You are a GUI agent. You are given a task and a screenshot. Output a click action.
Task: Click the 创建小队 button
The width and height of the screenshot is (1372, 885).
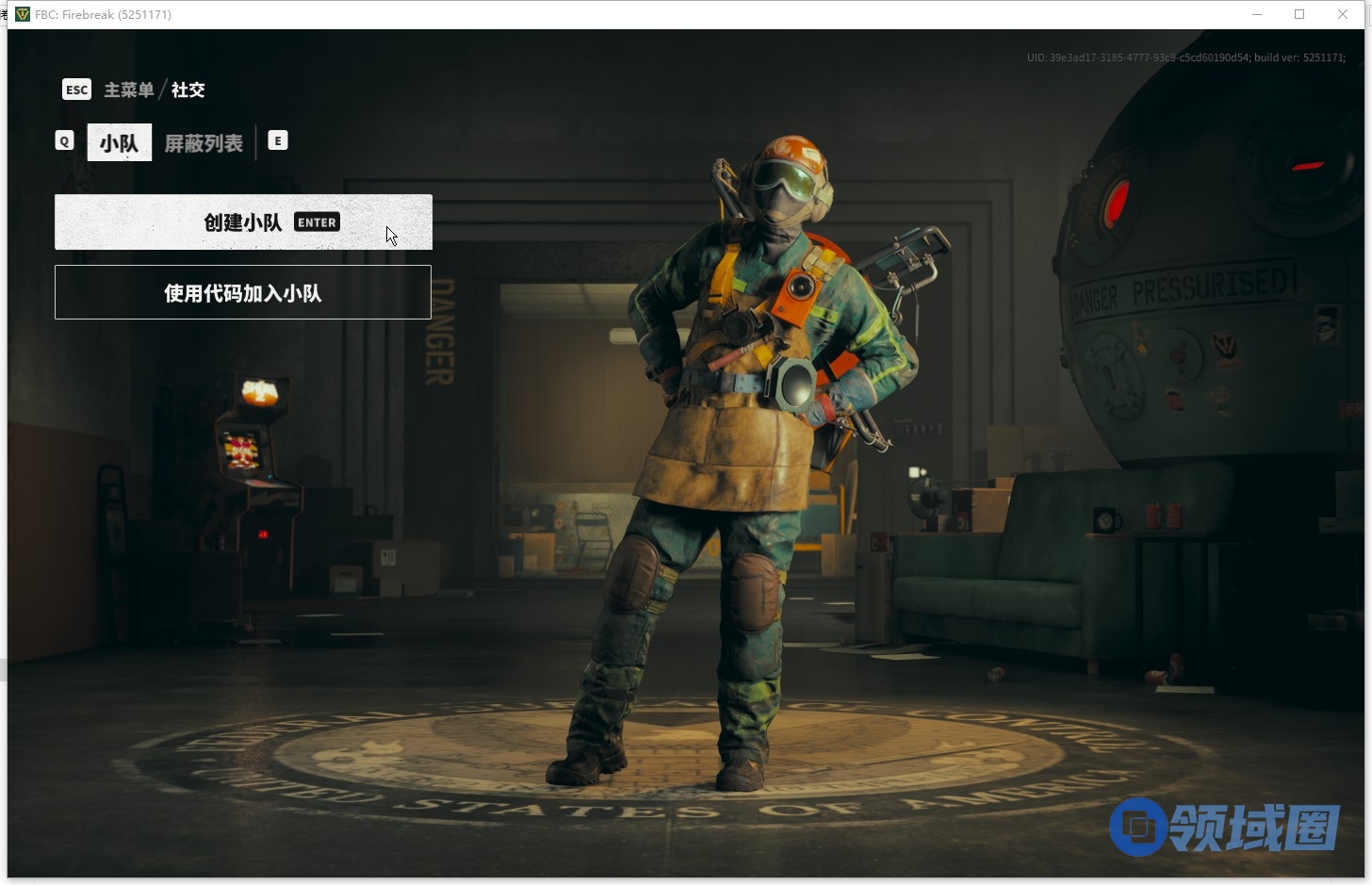click(x=243, y=222)
